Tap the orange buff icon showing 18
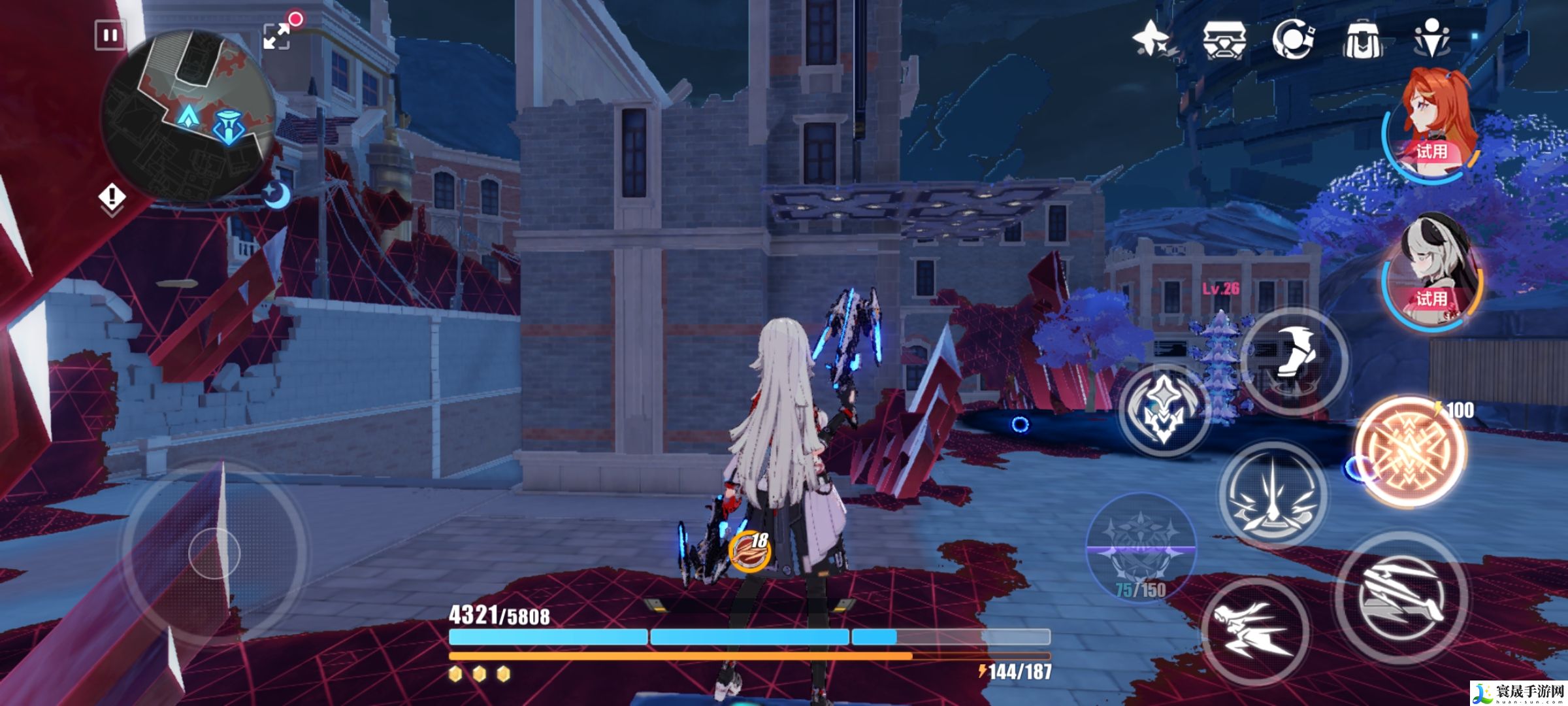 749,550
